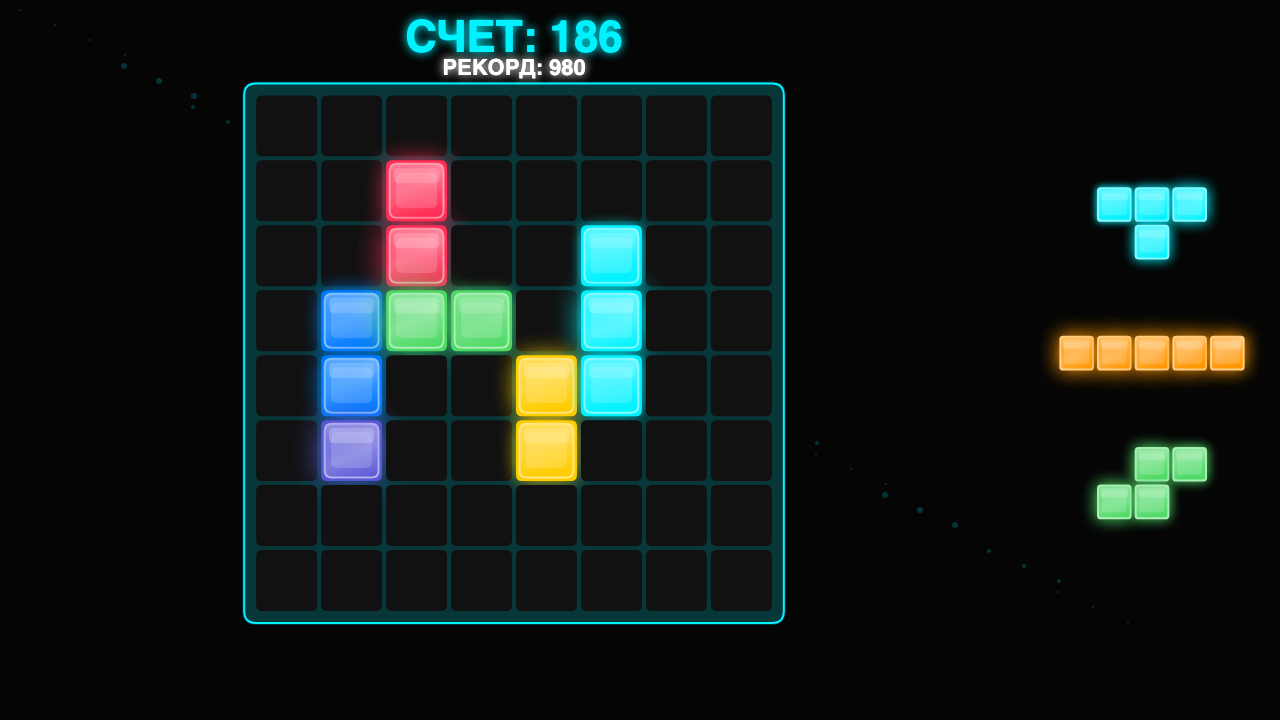Click the topmost cyan block on the board
Screen dimensions: 1280x720
click(x=611, y=255)
